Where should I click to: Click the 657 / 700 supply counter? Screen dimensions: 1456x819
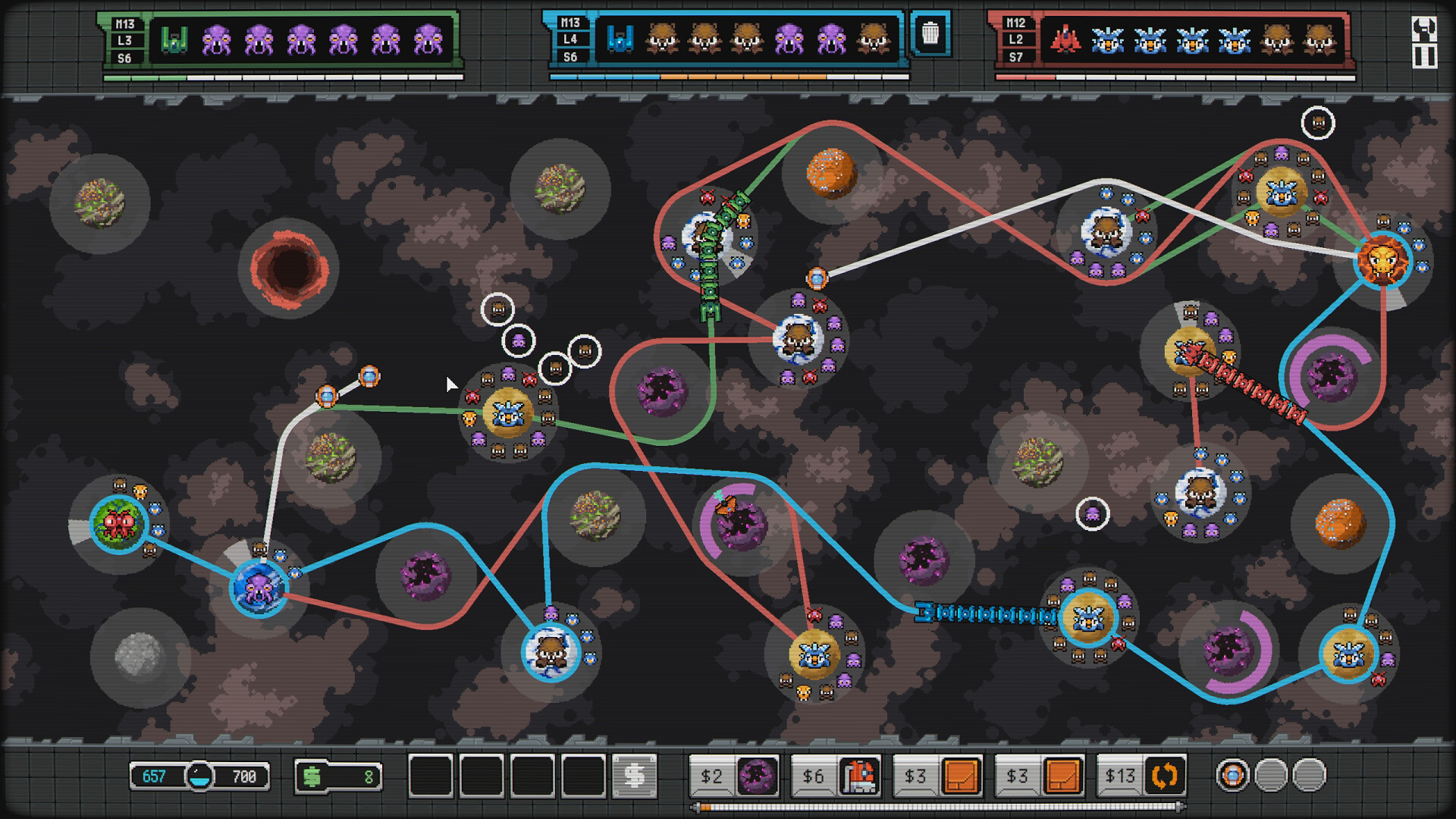pos(197,775)
